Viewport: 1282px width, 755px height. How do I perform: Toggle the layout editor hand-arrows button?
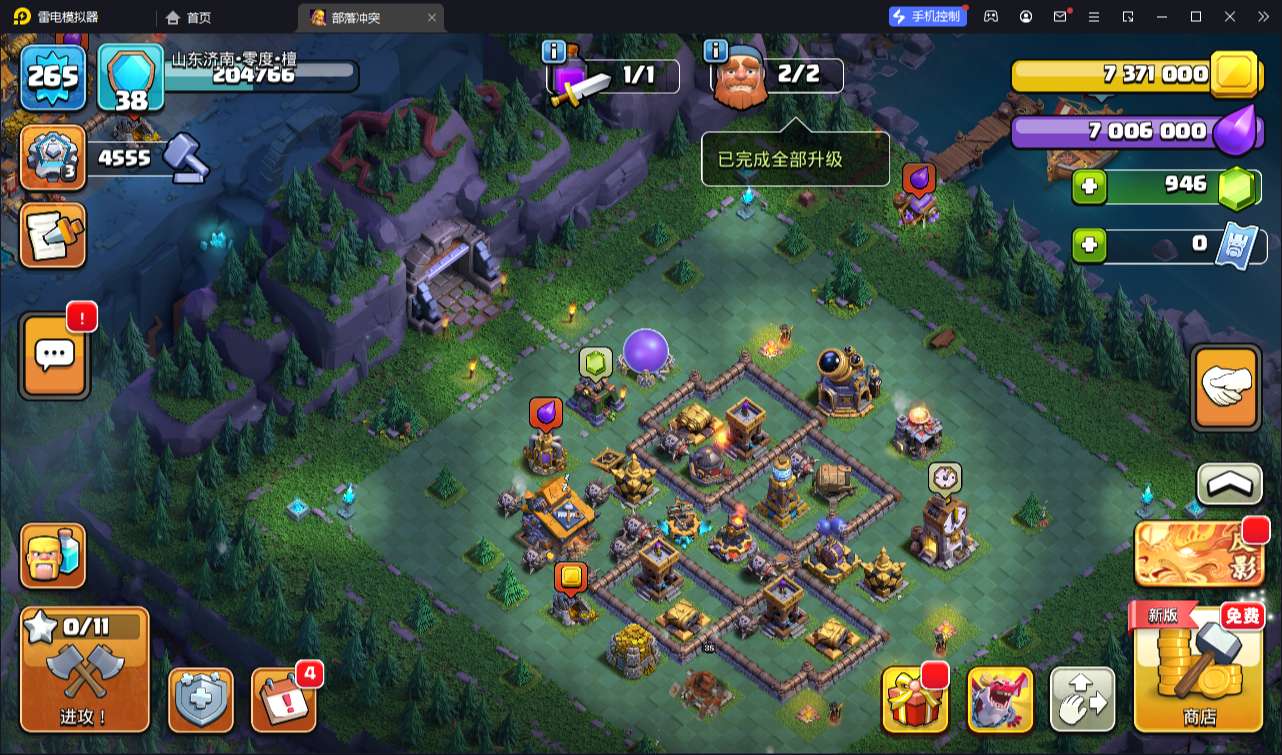[x=1083, y=700]
